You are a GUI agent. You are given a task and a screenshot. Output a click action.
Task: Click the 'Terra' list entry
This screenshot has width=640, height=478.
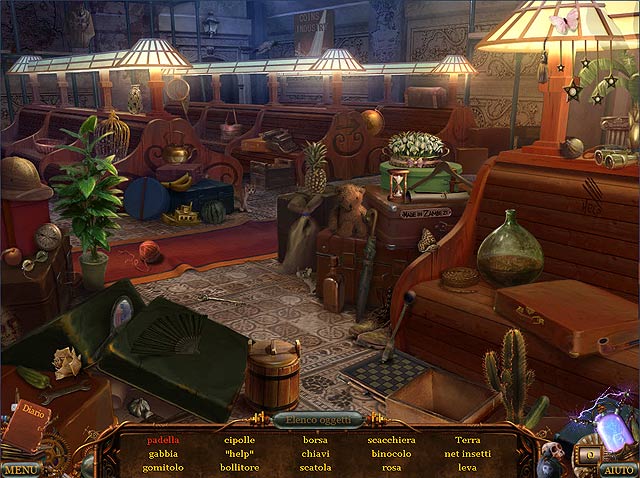click(x=467, y=439)
